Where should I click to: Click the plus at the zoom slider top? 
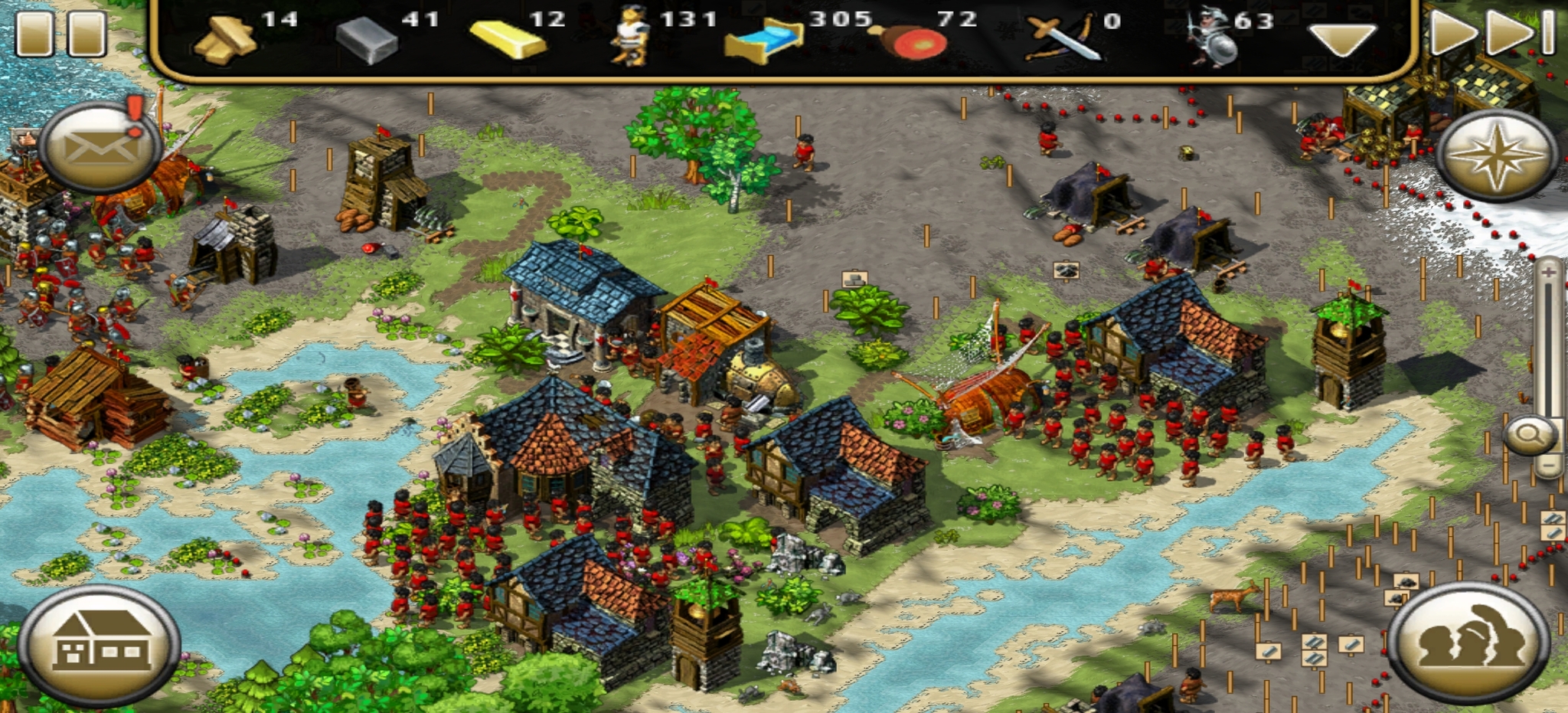click(x=1548, y=272)
